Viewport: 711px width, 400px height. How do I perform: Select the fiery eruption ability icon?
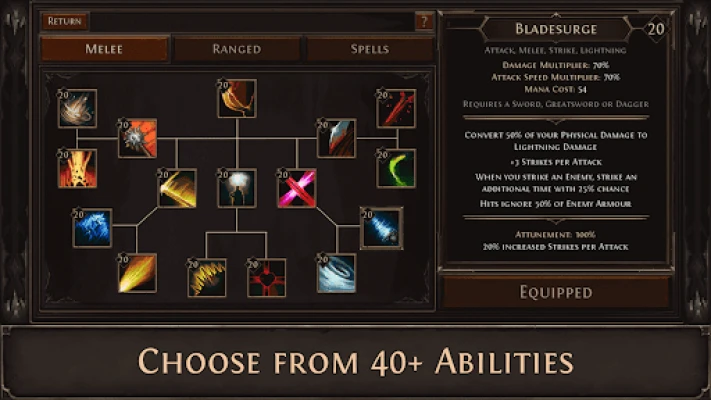coord(77,168)
